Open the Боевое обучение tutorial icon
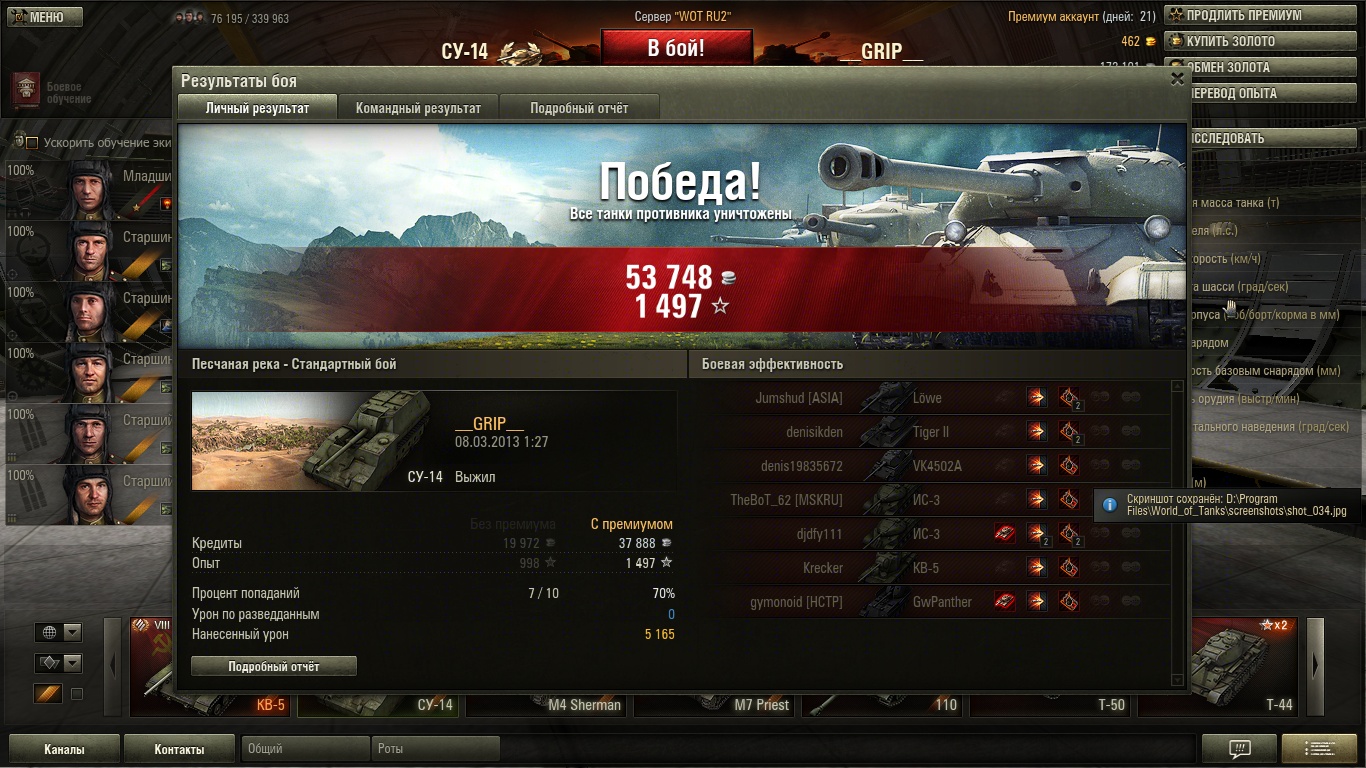 (27, 87)
